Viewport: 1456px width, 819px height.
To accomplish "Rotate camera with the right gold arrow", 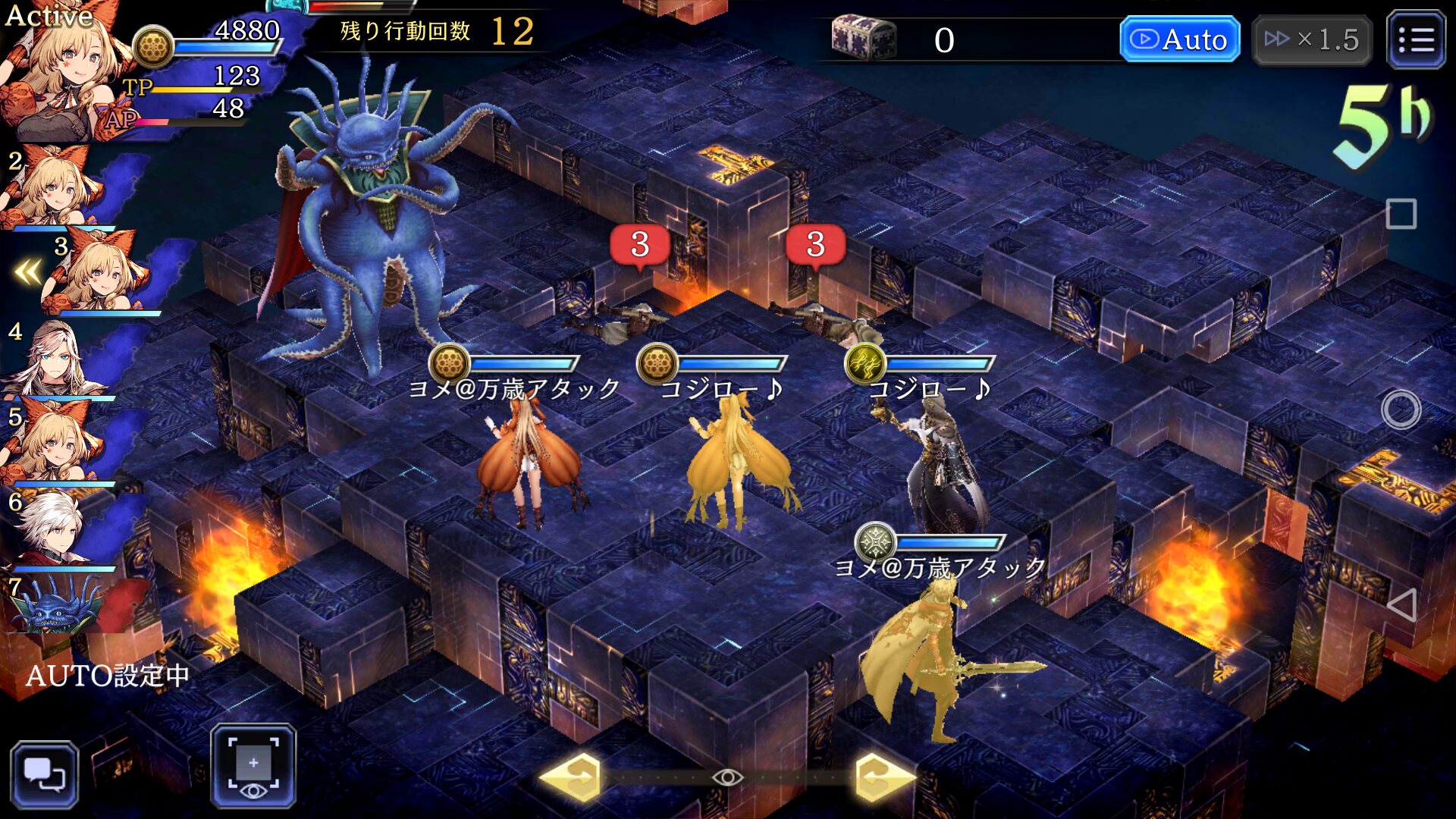I will [883, 777].
